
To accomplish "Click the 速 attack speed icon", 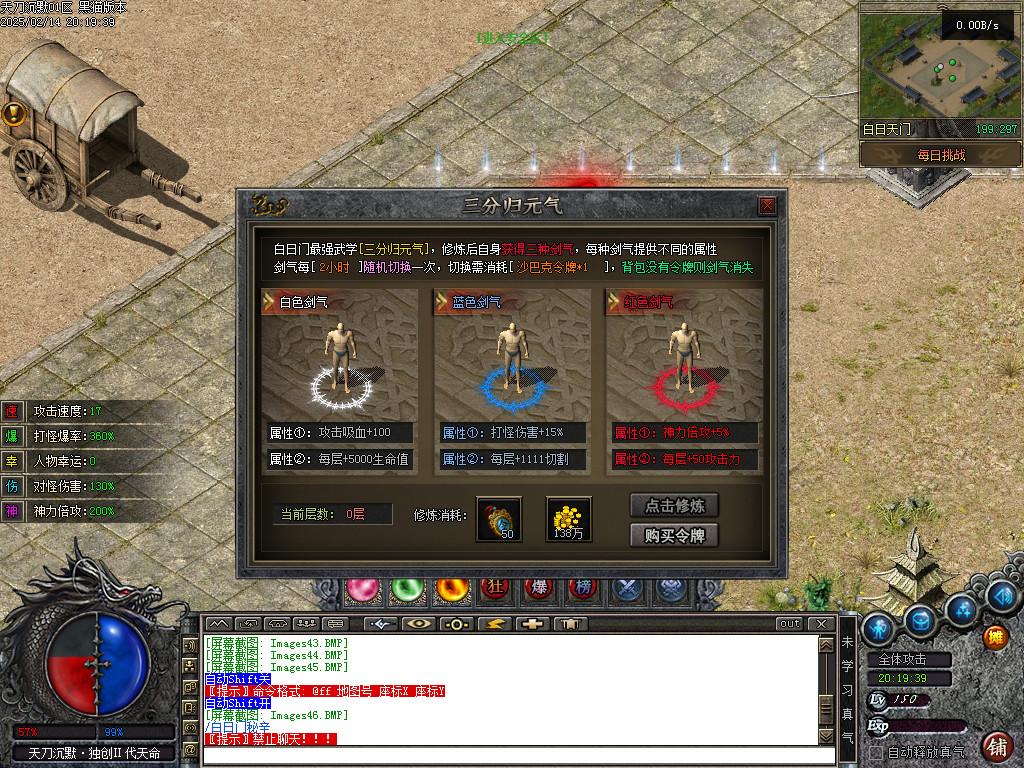I will 12,411.
